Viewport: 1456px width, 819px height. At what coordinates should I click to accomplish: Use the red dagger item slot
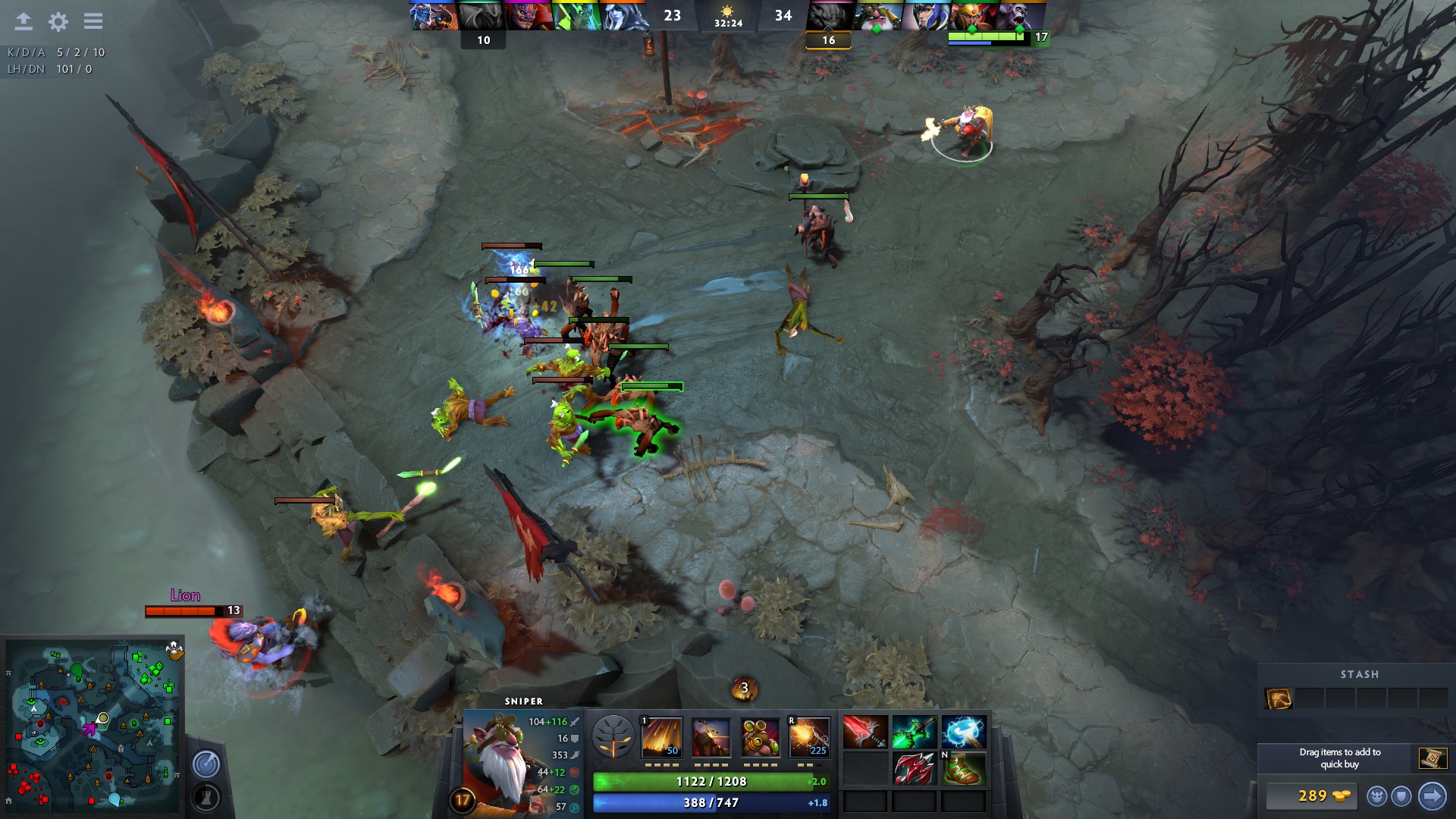click(x=864, y=733)
